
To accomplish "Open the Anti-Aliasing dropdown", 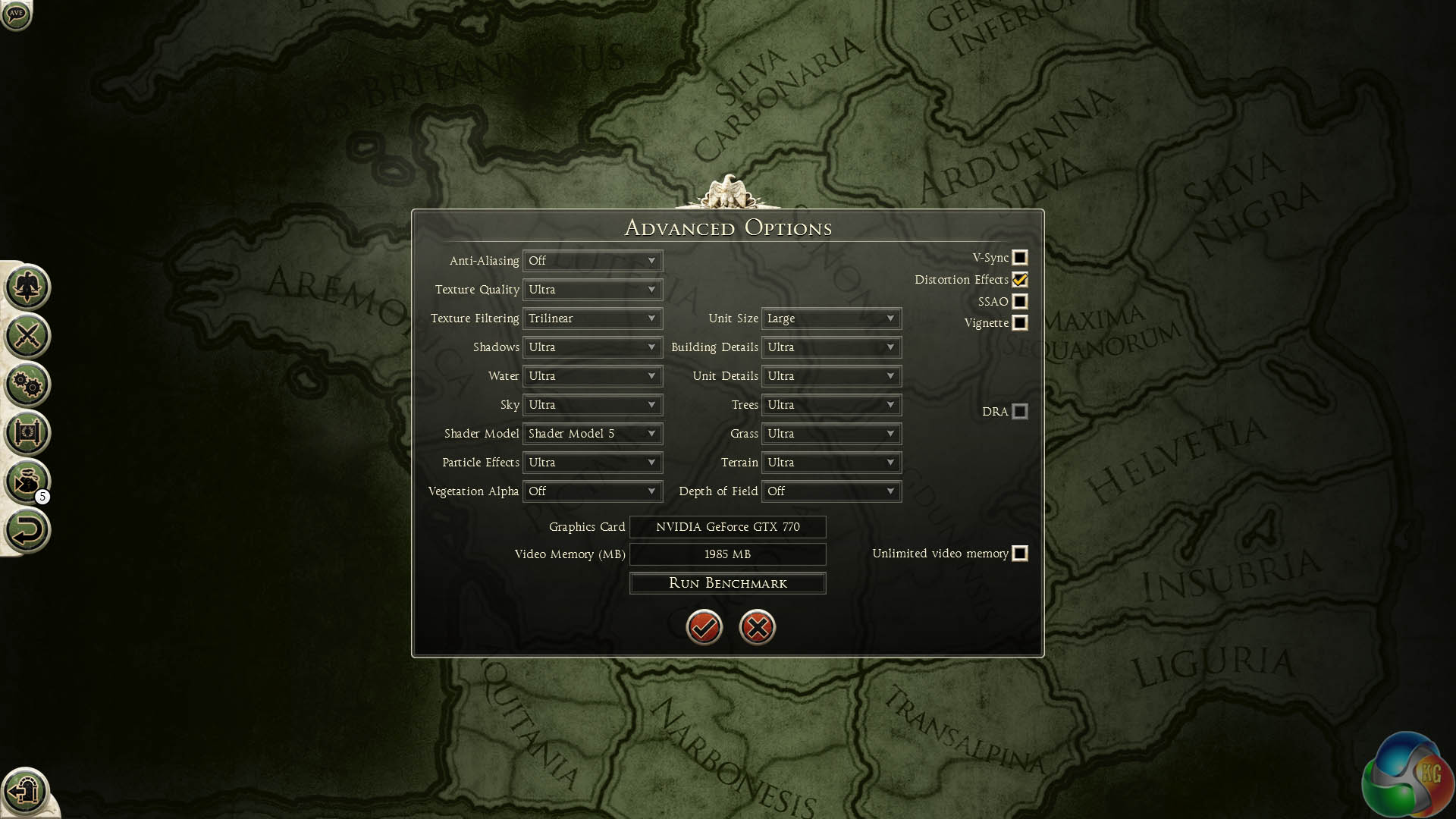I will tap(592, 261).
